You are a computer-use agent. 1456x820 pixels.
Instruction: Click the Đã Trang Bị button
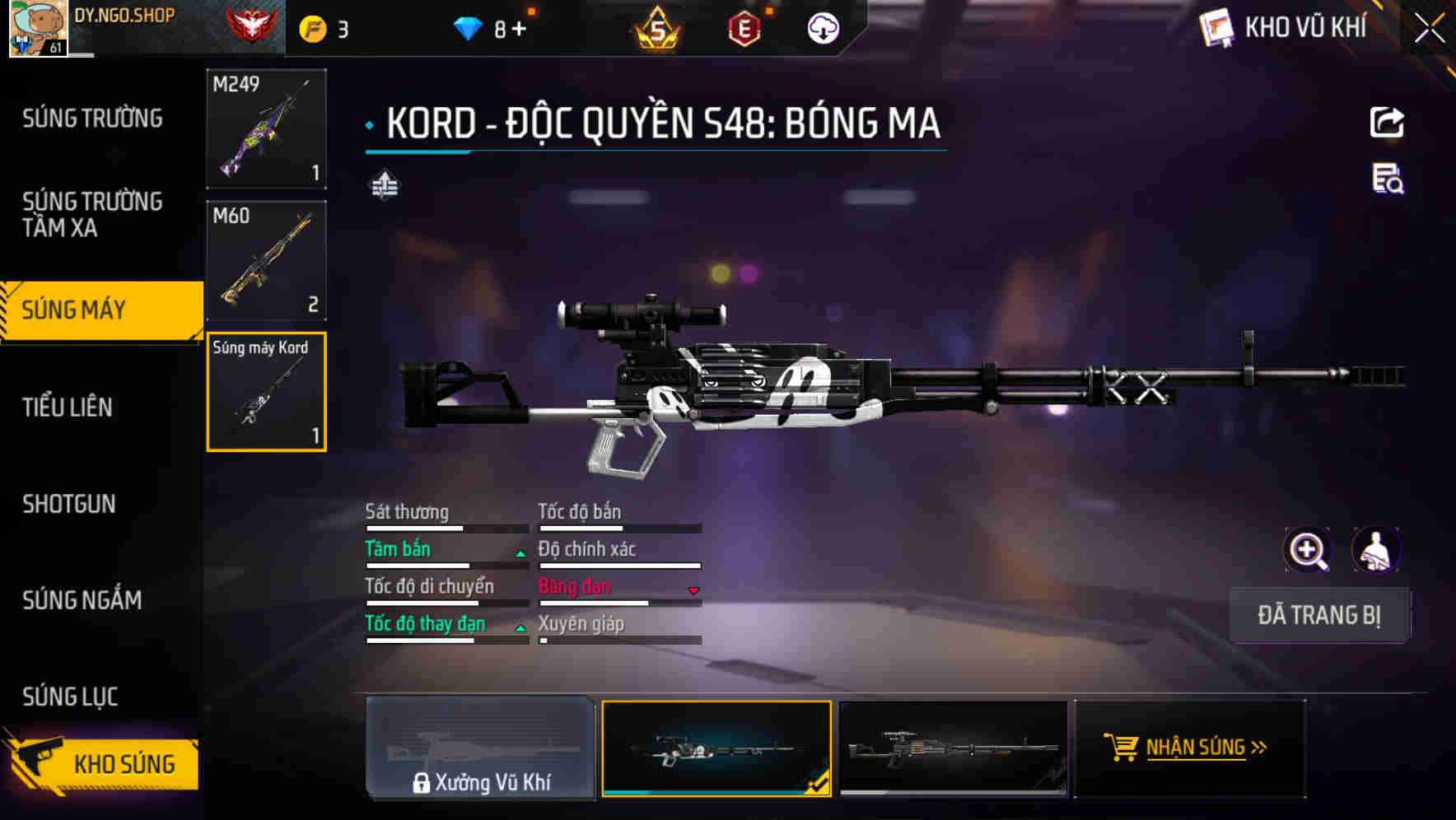(x=1319, y=615)
